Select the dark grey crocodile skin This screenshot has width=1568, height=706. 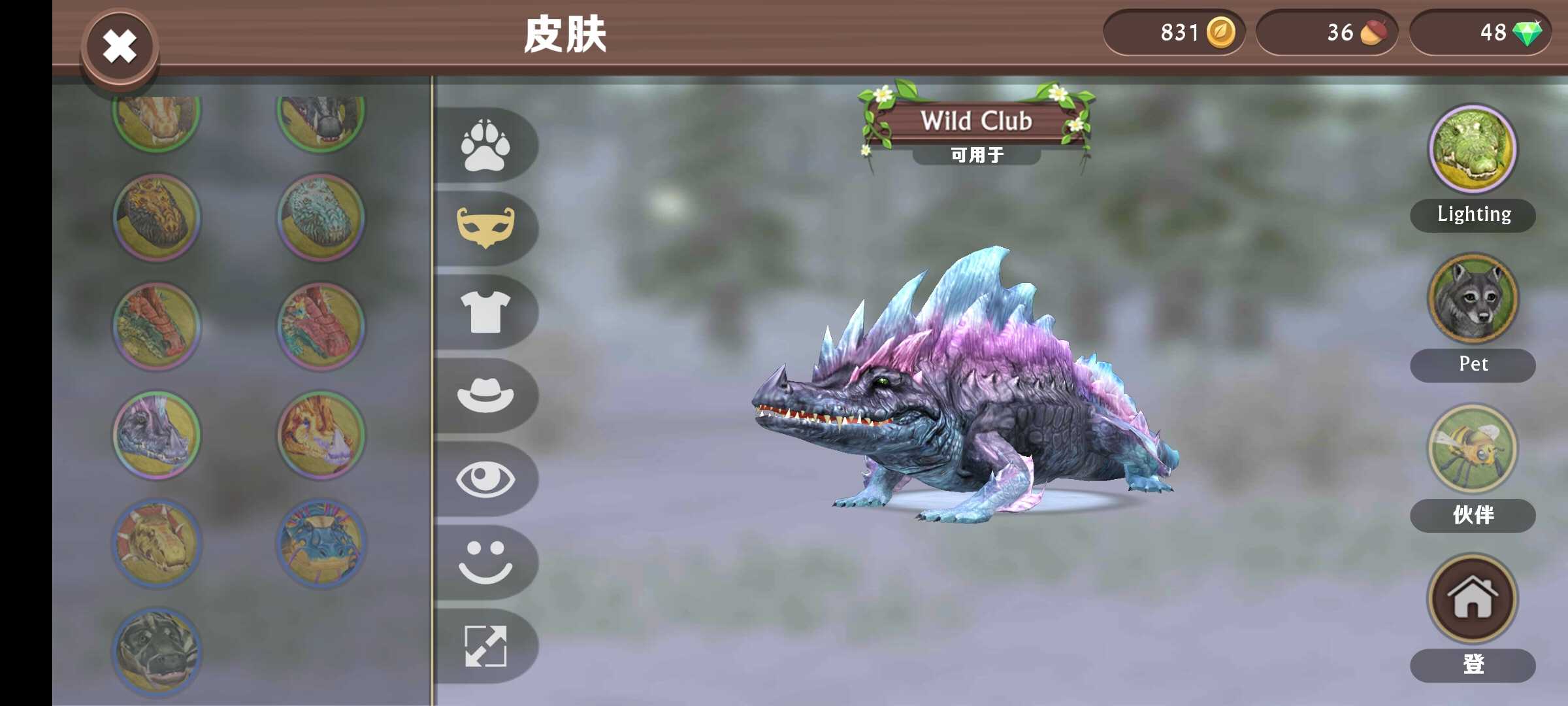coord(157,651)
